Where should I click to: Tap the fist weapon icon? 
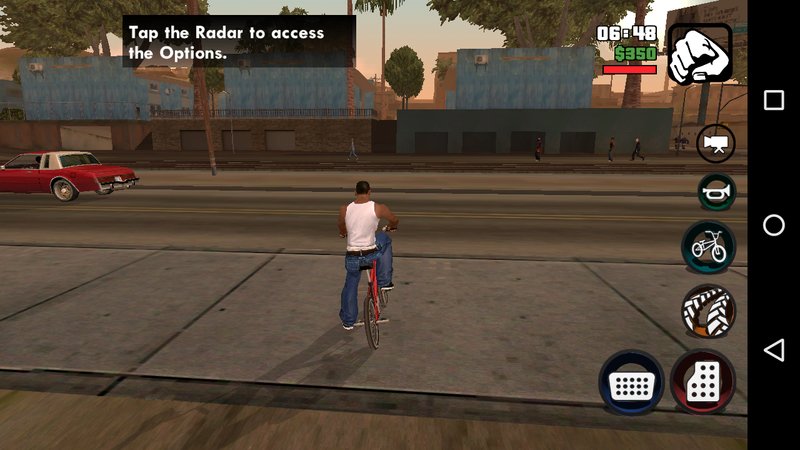click(x=699, y=54)
